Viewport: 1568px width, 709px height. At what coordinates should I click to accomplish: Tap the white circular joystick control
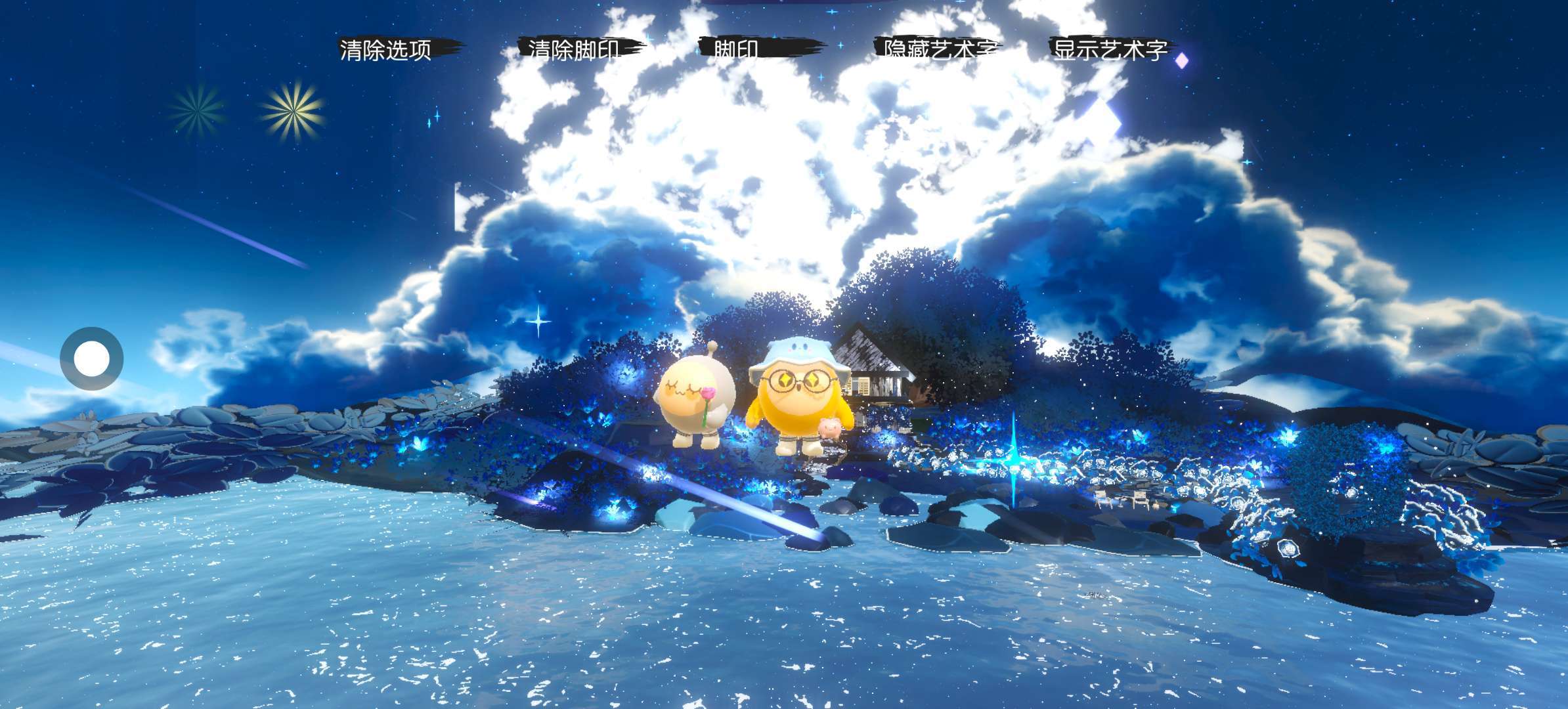pyautogui.click(x=92, y=359)
